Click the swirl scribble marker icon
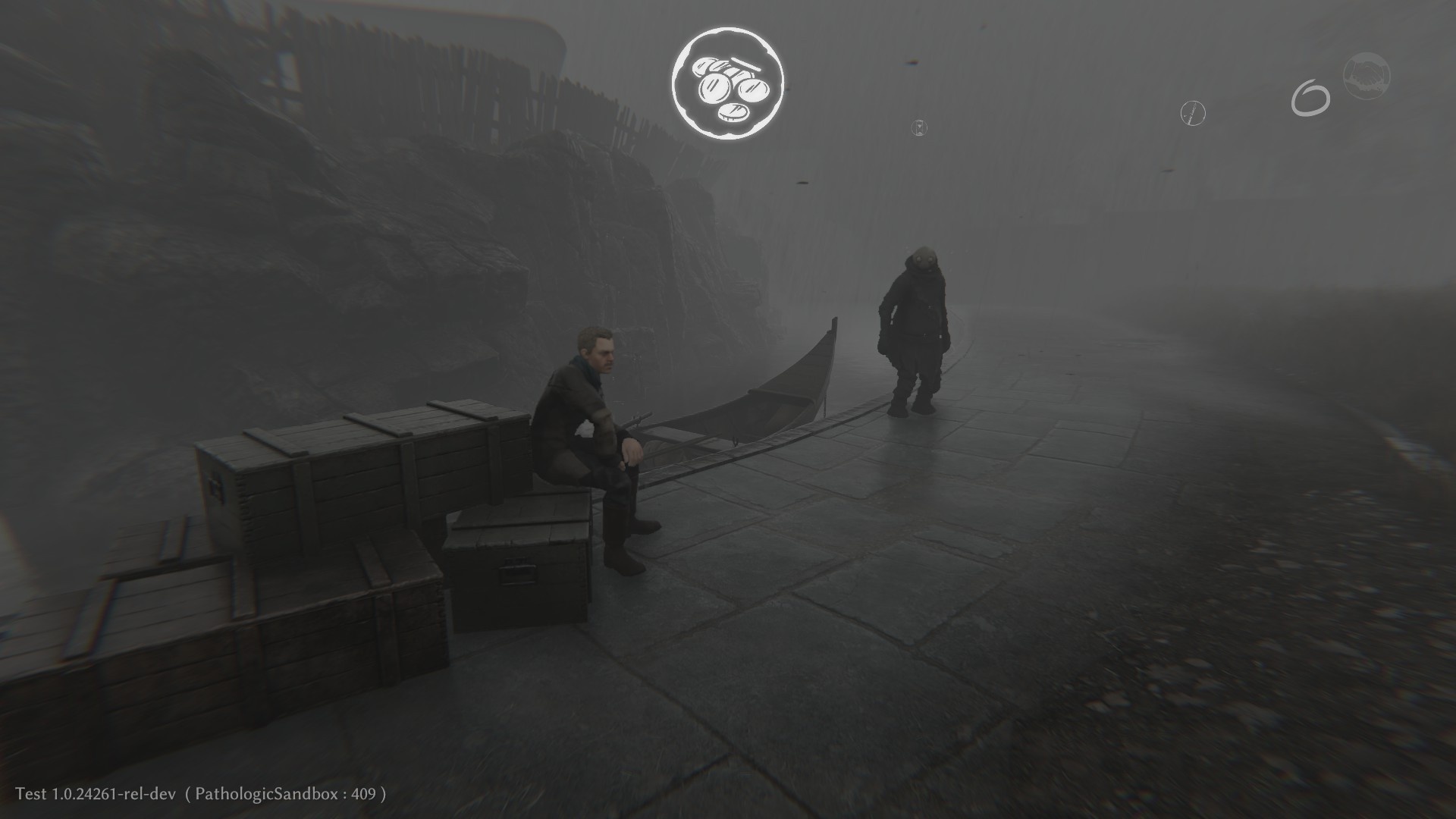This screenshot has height=819, width=1456. pos(1311,98)
